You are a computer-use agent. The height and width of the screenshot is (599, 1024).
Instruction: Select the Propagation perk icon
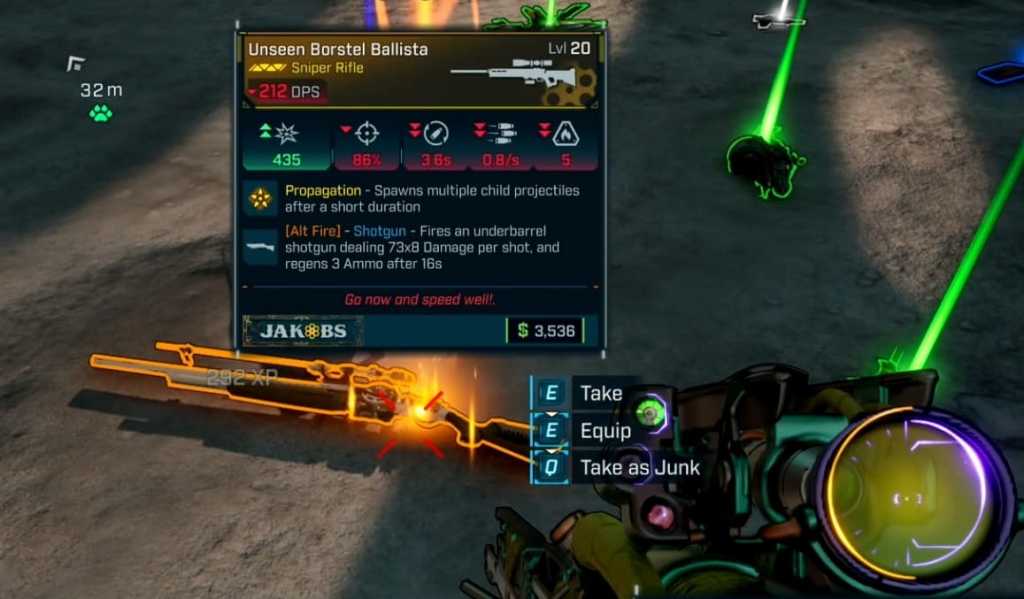coord(262,199)
